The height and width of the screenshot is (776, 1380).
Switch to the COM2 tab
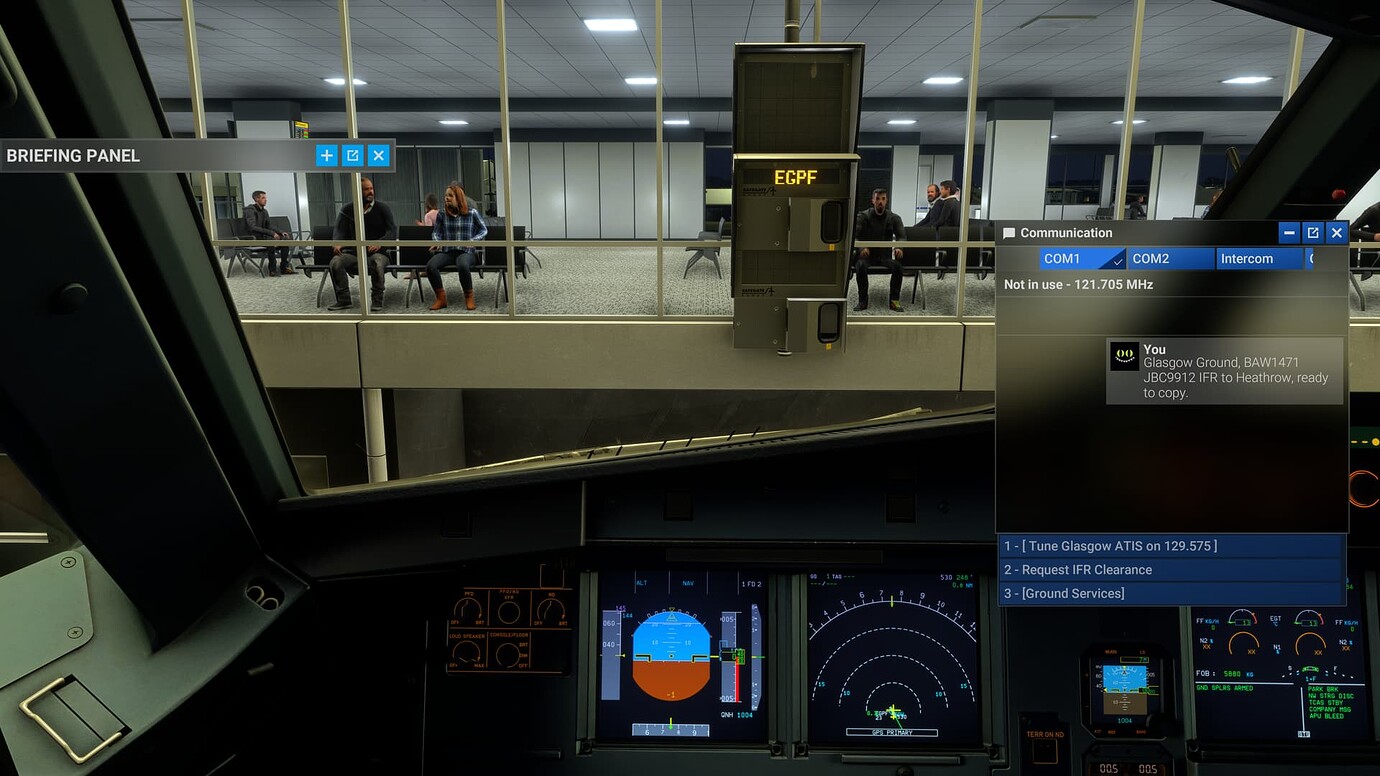click(1170, 258)
